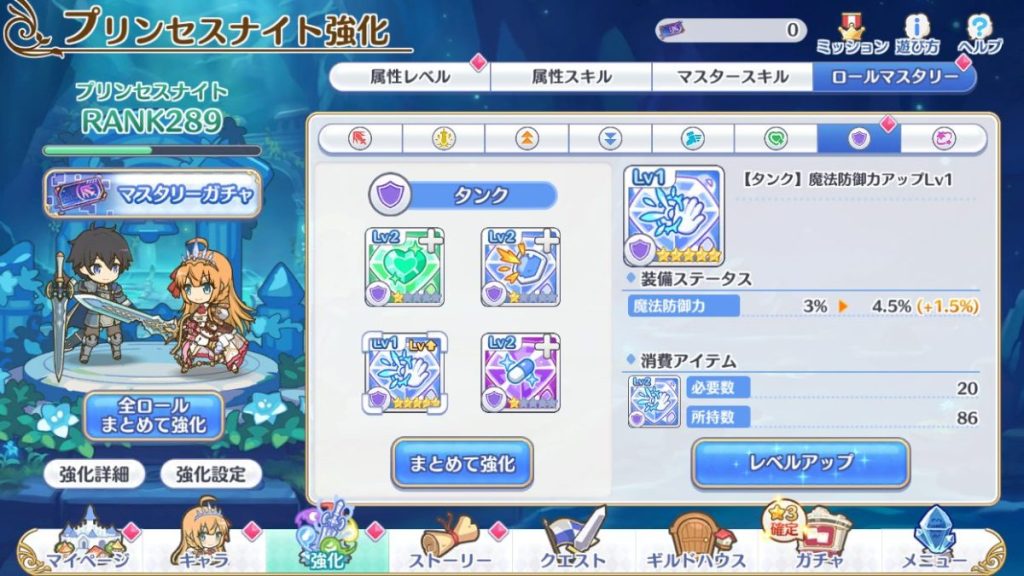
Task: Select the blue shield mastery slot
Action: 521,266
